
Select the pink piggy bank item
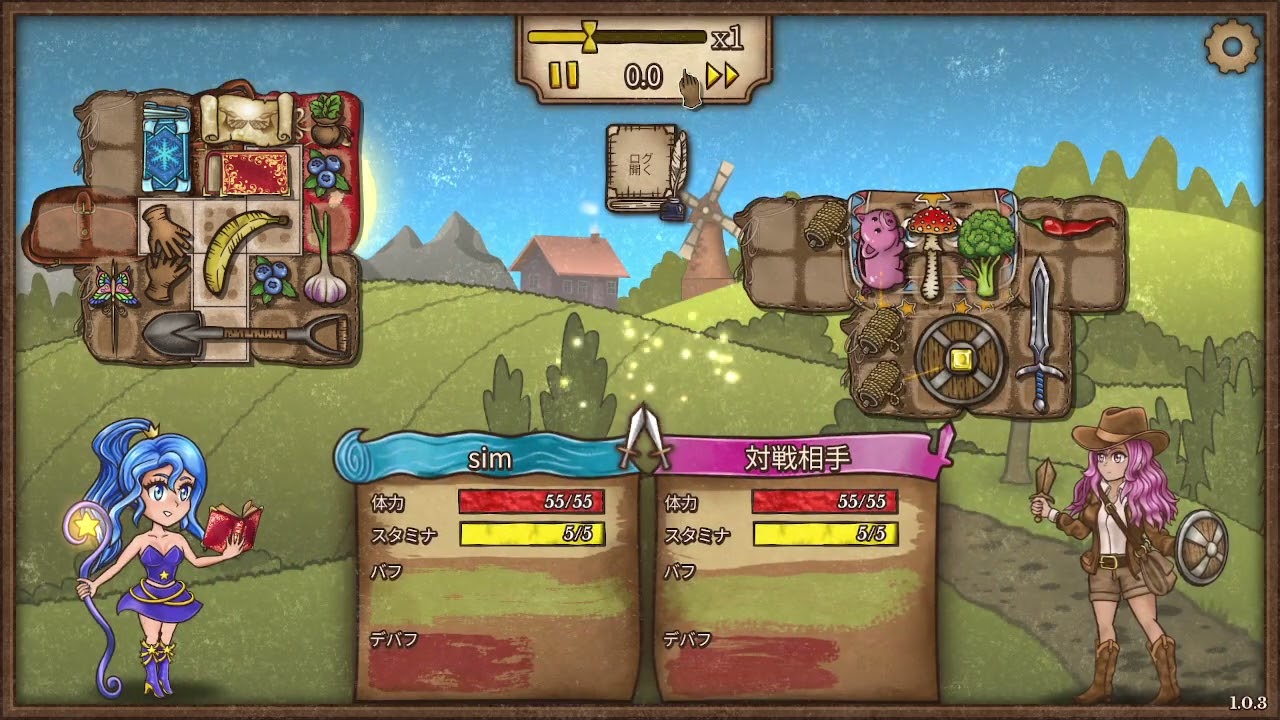coord(879,248)
